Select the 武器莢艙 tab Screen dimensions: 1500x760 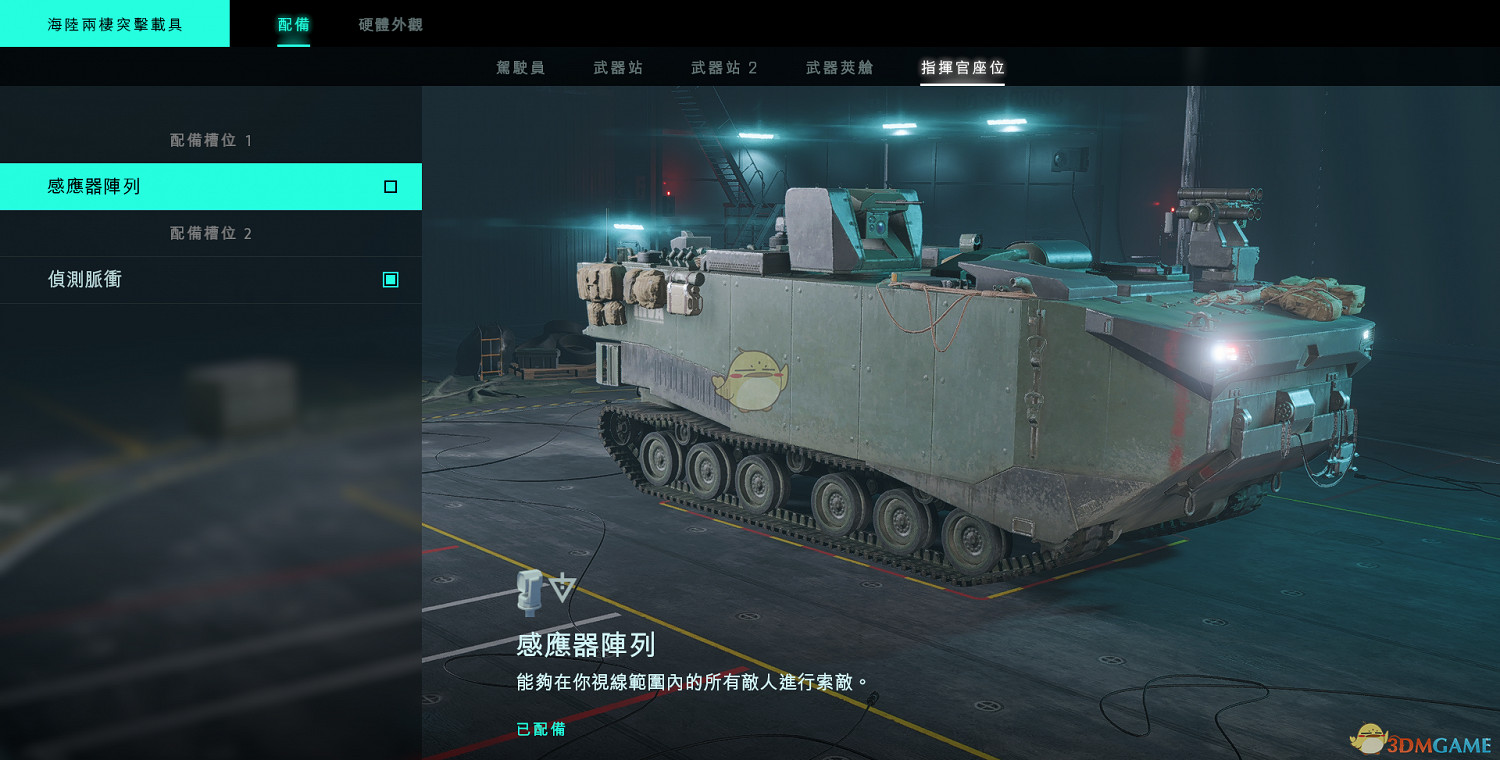838,67
